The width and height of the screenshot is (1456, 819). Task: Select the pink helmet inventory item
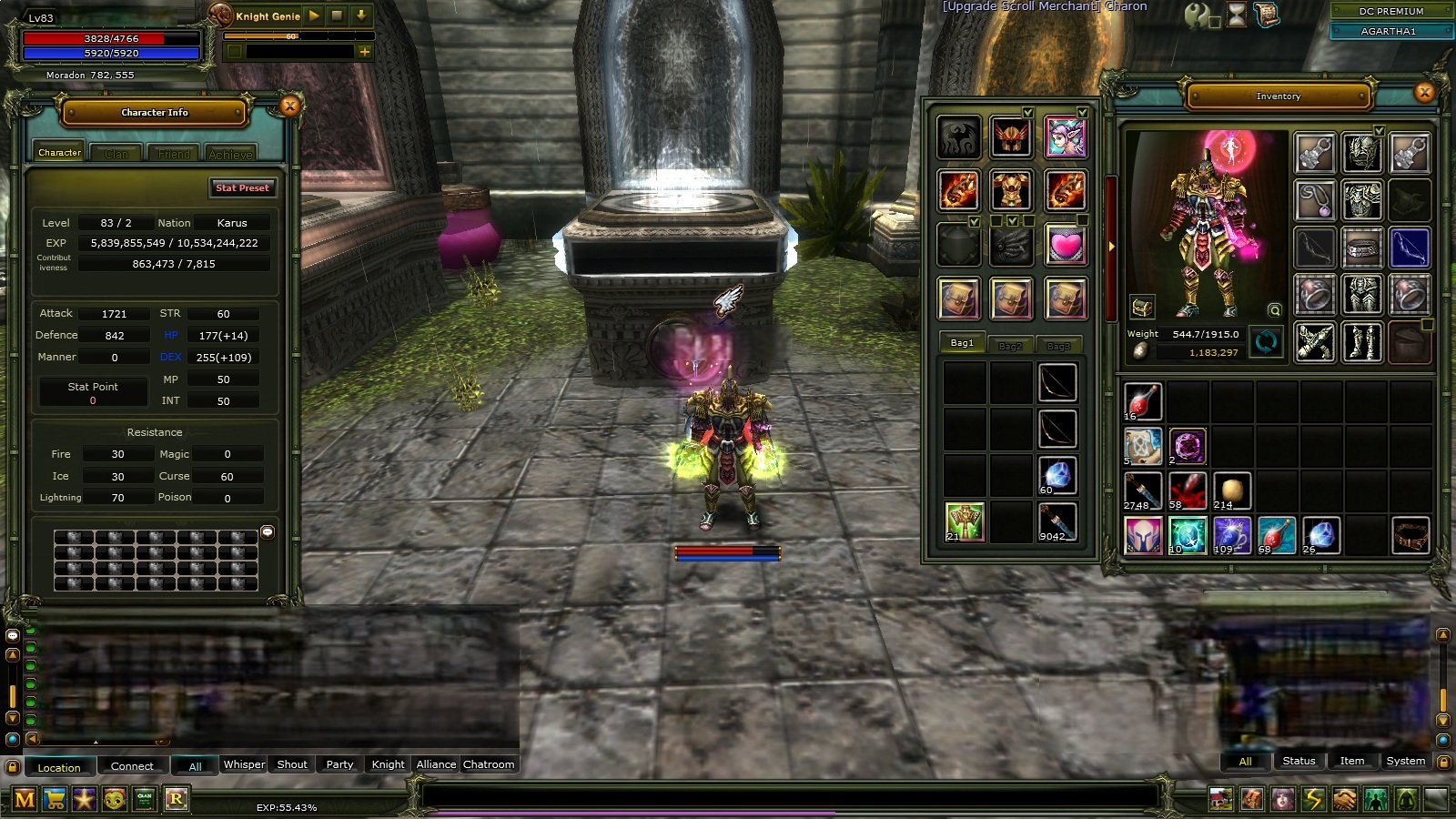1143,535
